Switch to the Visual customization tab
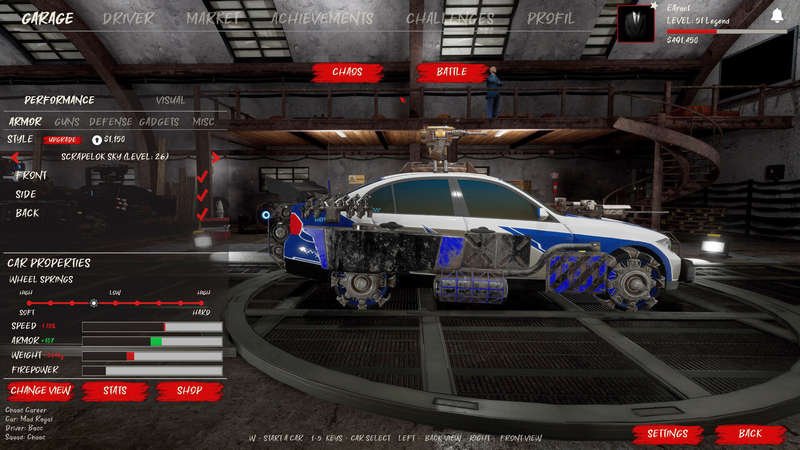 point(170,100)
